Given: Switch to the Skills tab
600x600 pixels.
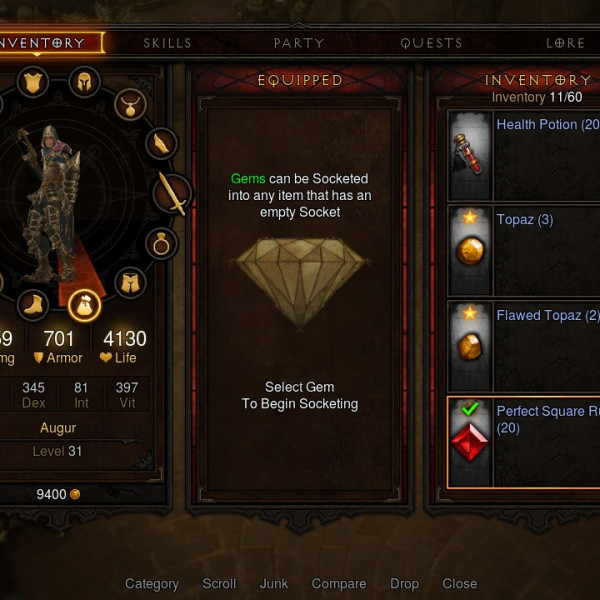Looking at the screenshot, I should click(x=167, y=43).
